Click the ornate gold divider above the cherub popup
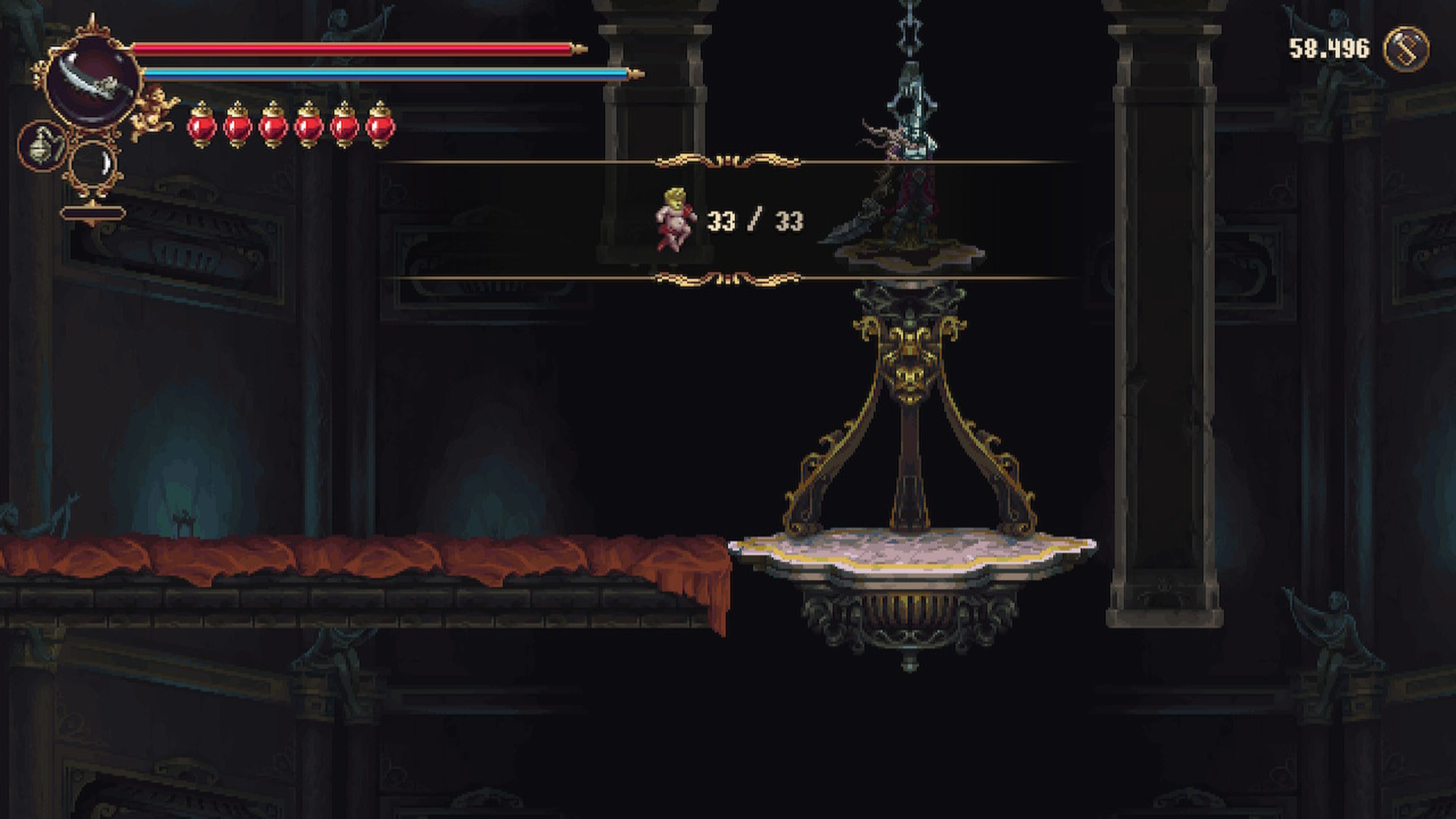This screenshot has height=819, width=1456. [729, 160]
